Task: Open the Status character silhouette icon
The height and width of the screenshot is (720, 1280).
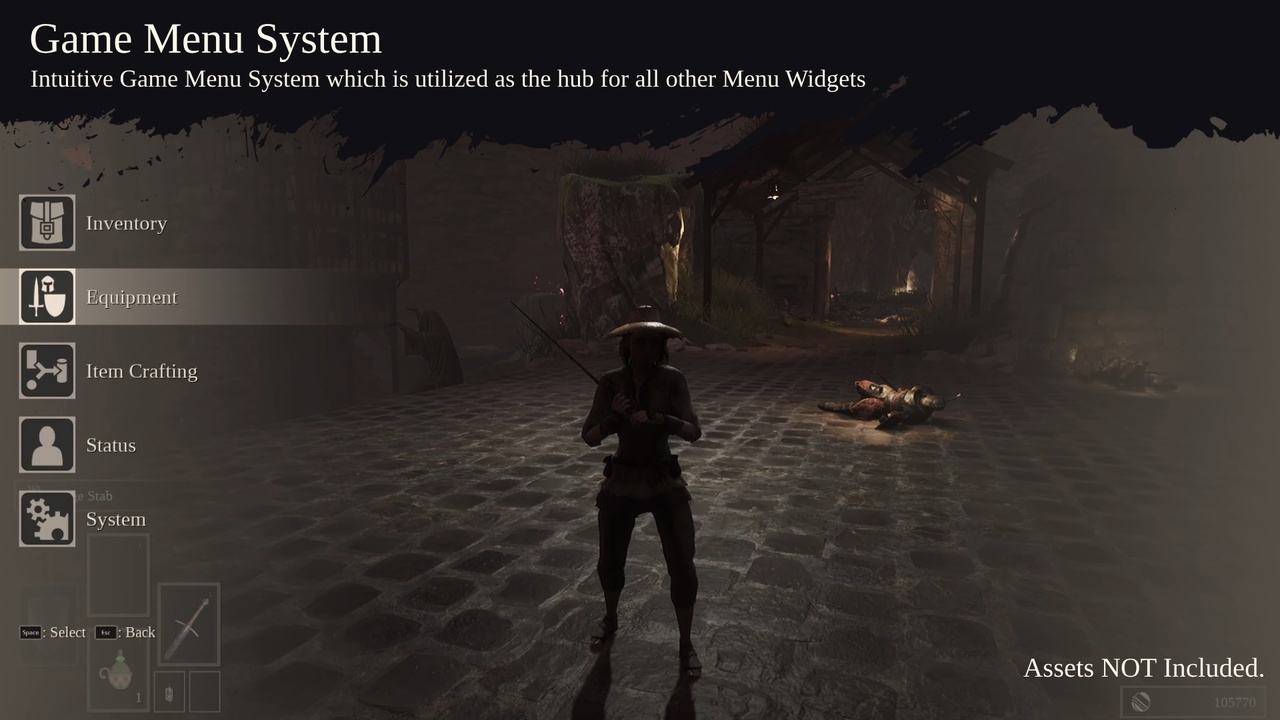Action: tap(46, 444)
